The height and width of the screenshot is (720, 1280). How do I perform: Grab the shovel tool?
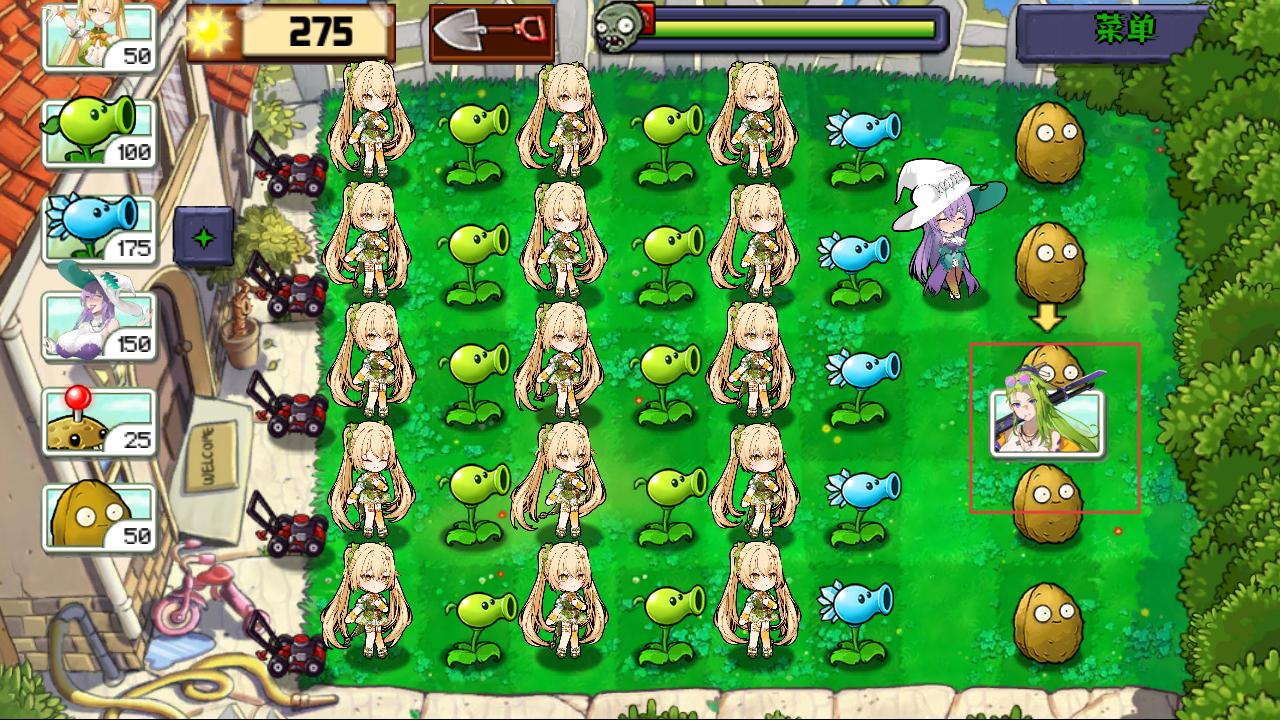click(x=491, y=32)
